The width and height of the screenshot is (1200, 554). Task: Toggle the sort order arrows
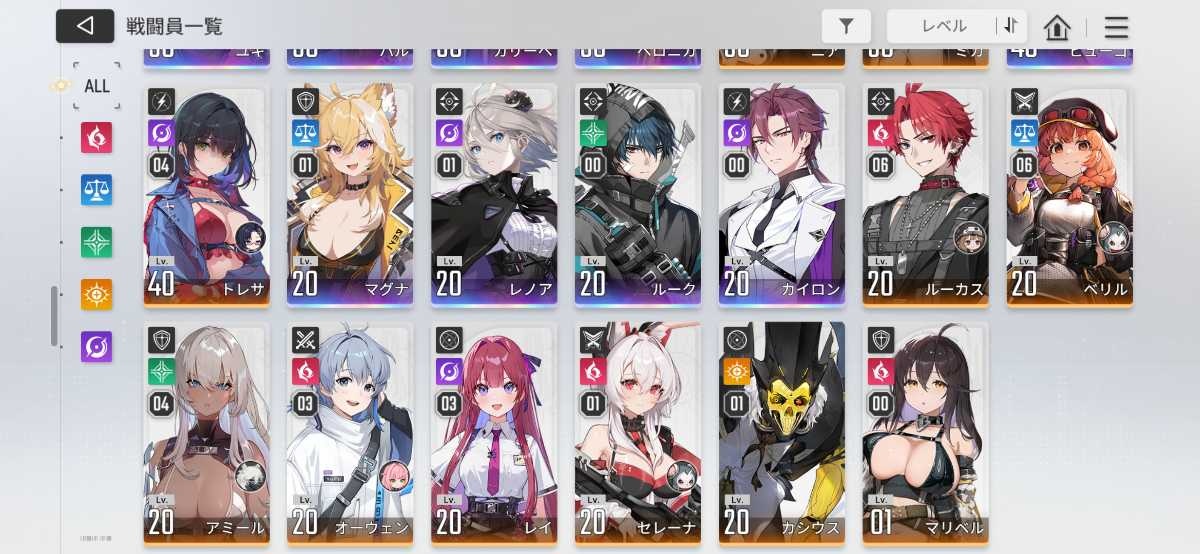click(1011, 26)
